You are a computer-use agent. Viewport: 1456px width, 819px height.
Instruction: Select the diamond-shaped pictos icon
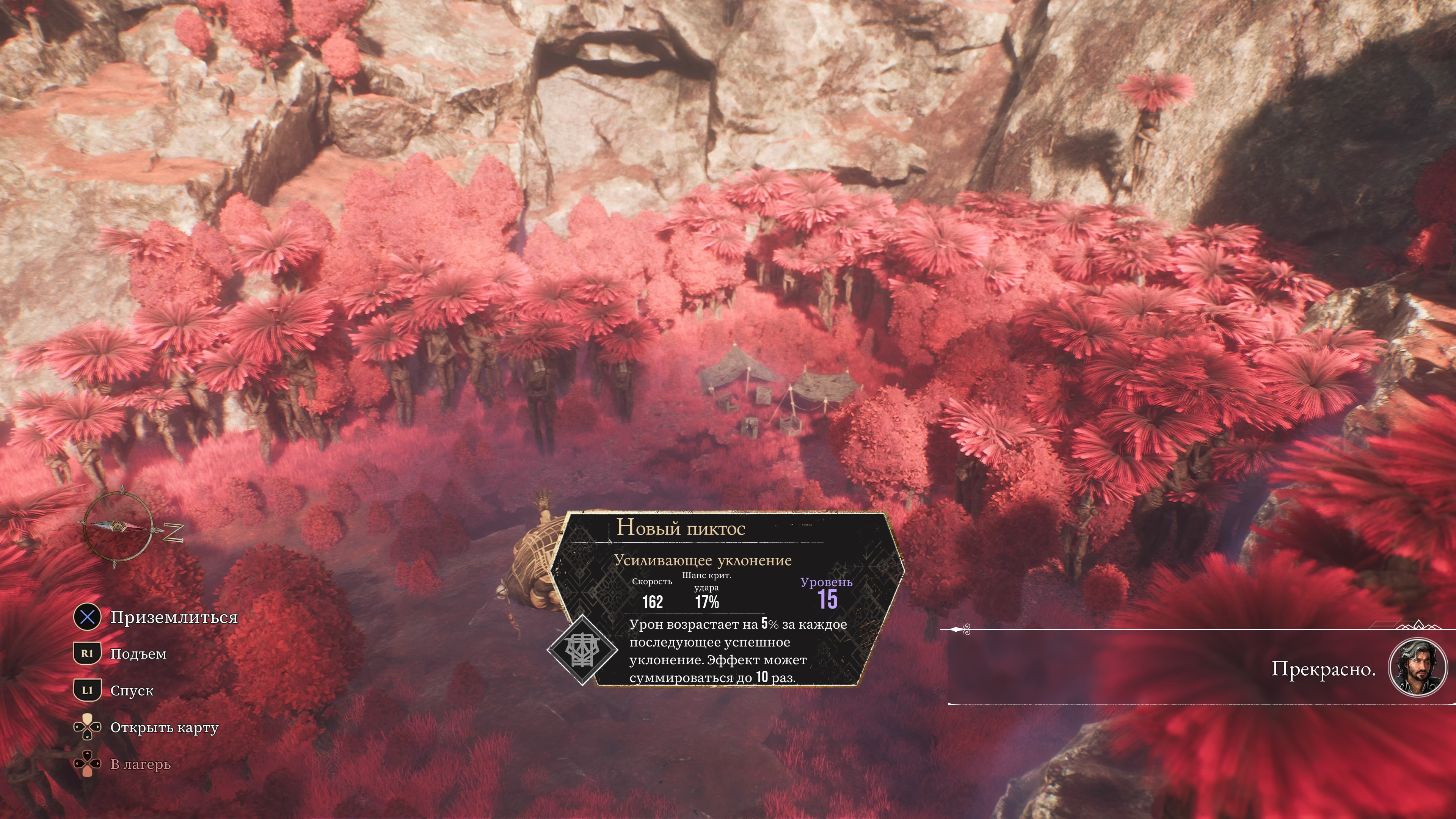pos(582,650)
